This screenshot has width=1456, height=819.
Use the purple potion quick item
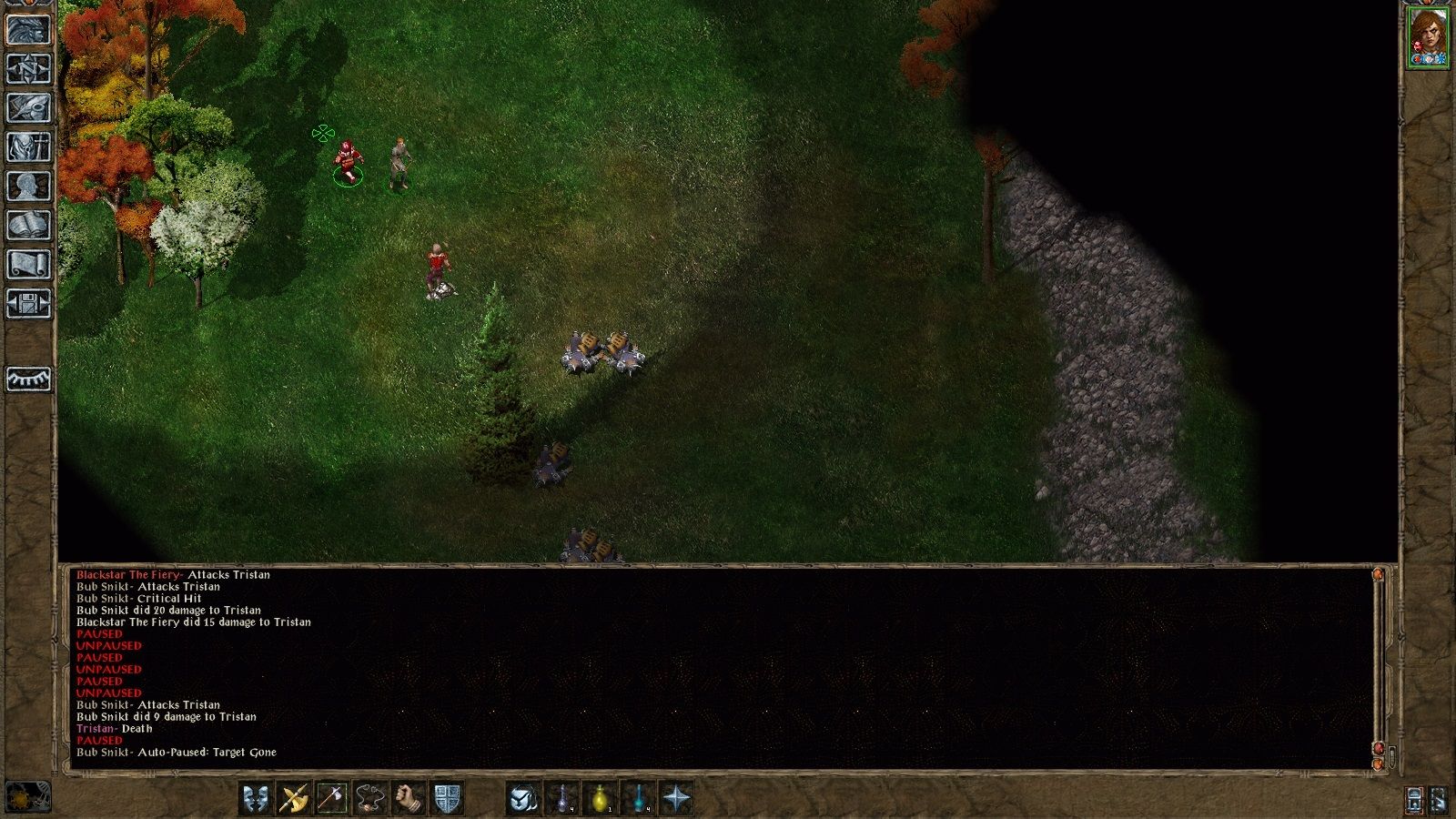coord(561,799)
